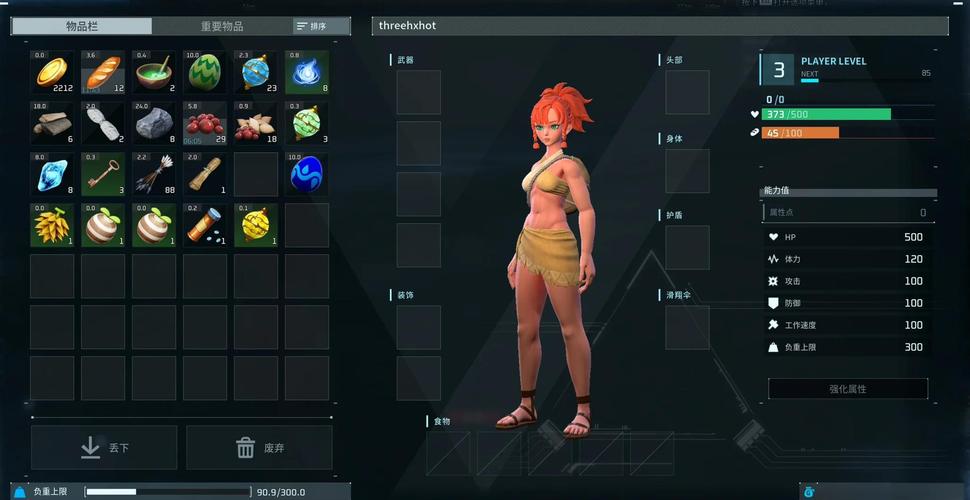This screenshot has height=500, width=970.
Task: Pick the arrows bundle slot
Action: (x=154, y=174)
